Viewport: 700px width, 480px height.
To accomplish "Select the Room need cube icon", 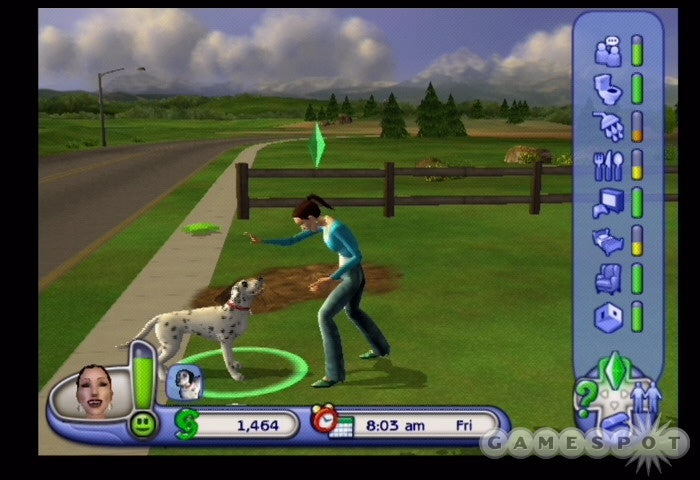I will pyautogui.click(x=607, y=316).
